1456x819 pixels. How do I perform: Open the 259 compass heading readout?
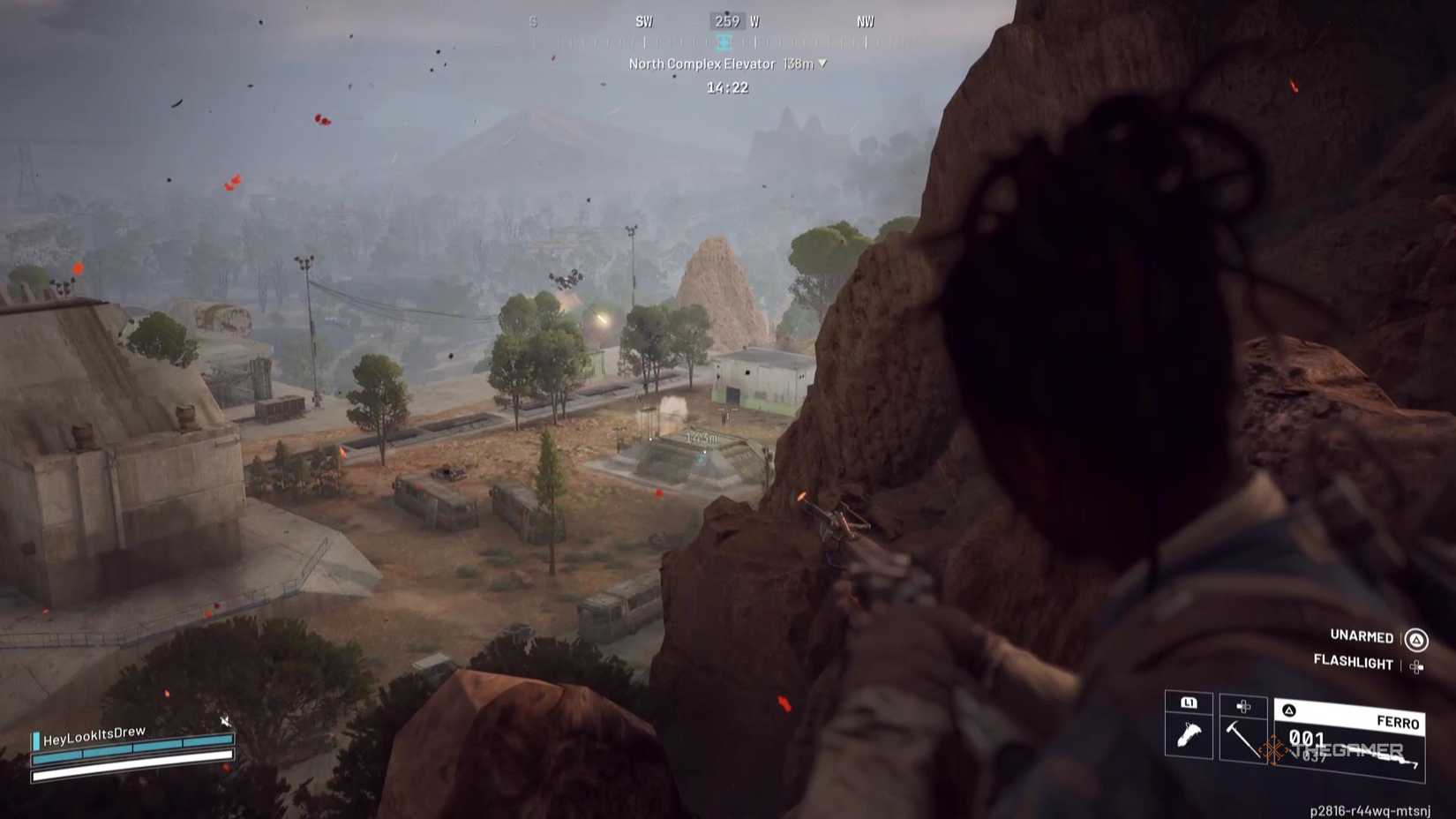tap(727, 22)
